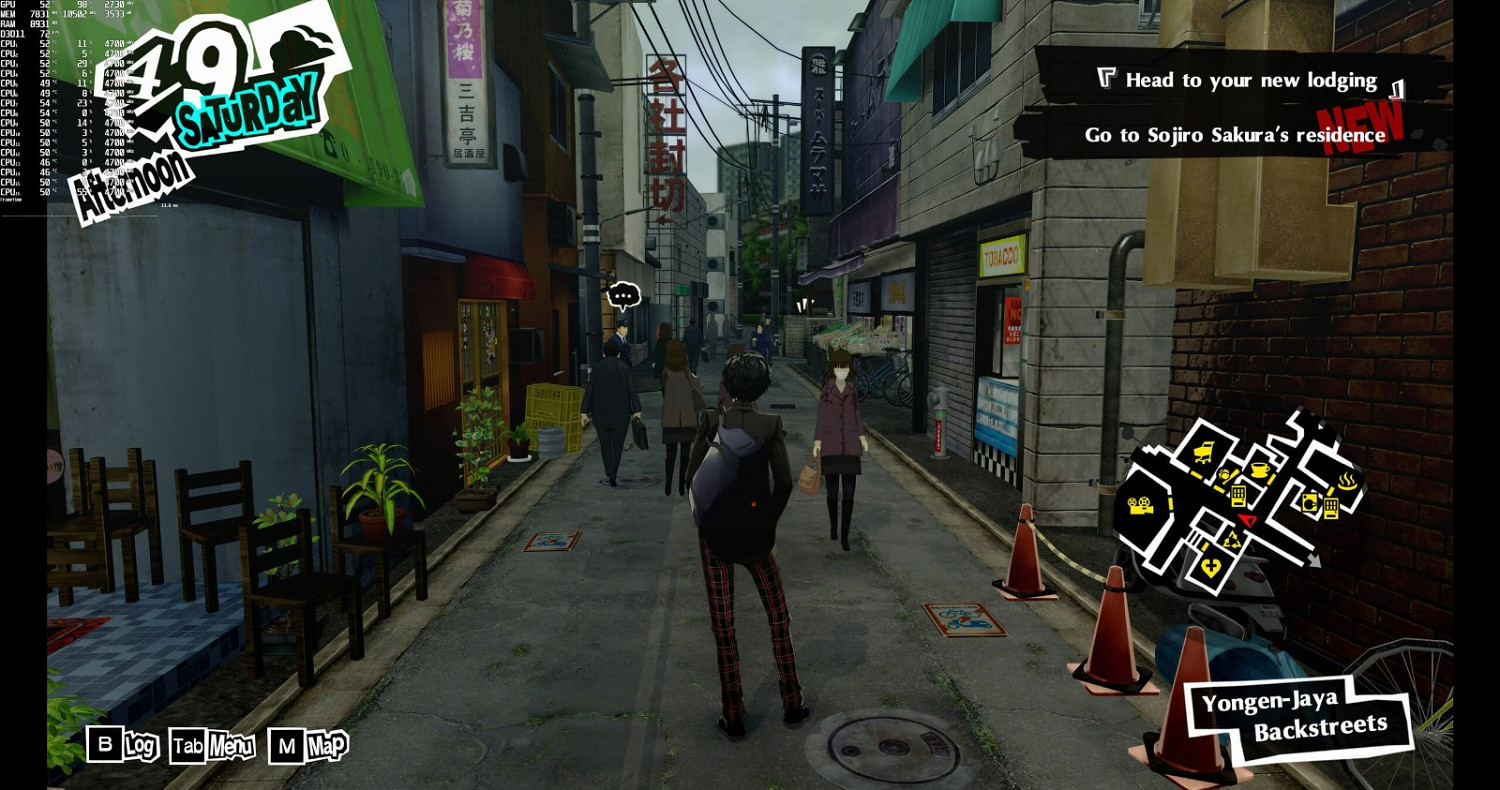
Task: Click the baseball batting cage marker
Action: click(x=1227, y=477)
